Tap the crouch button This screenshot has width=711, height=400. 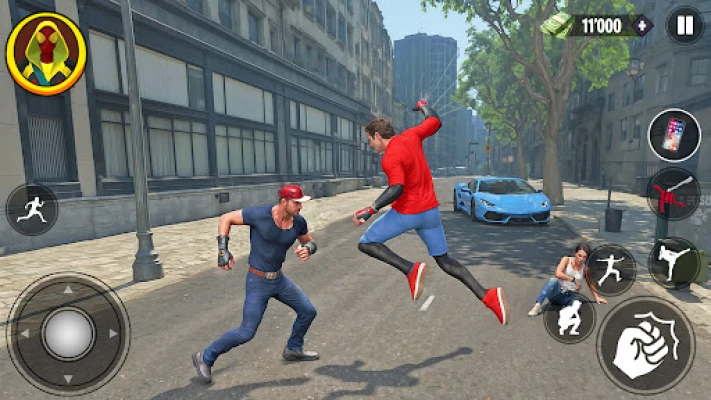(x=570, y=318)
